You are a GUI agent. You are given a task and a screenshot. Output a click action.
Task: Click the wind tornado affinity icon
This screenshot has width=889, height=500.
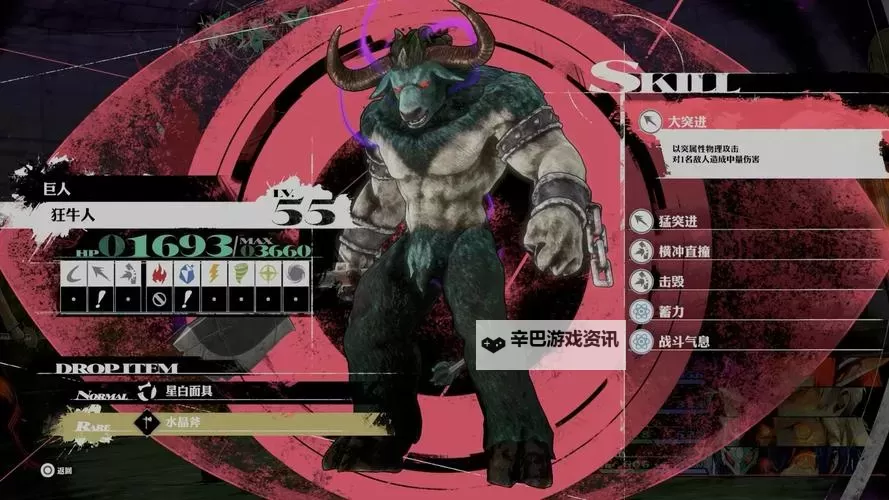(x=241, y=273)
